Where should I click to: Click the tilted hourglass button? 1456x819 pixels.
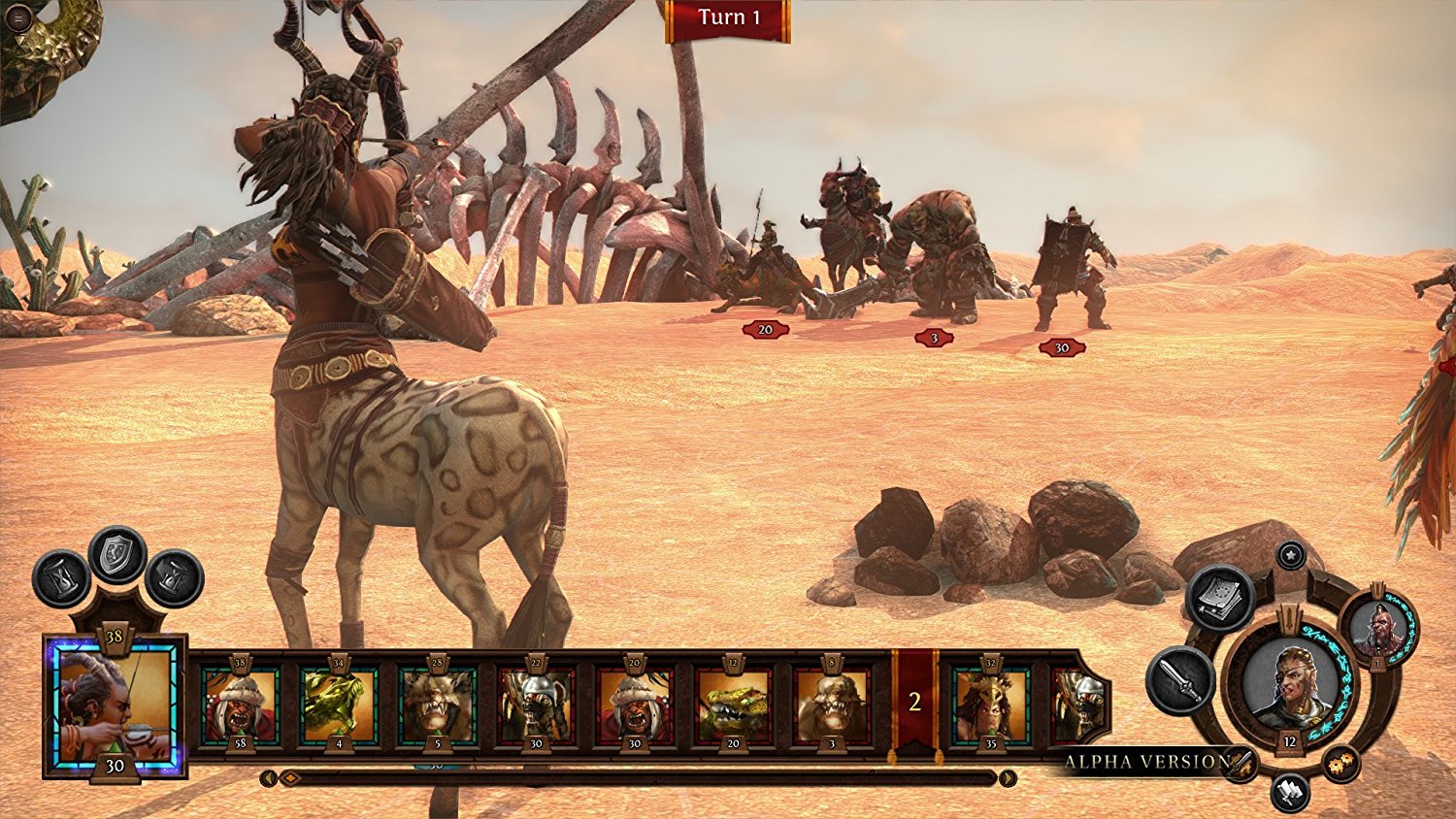tap(175, 578)
